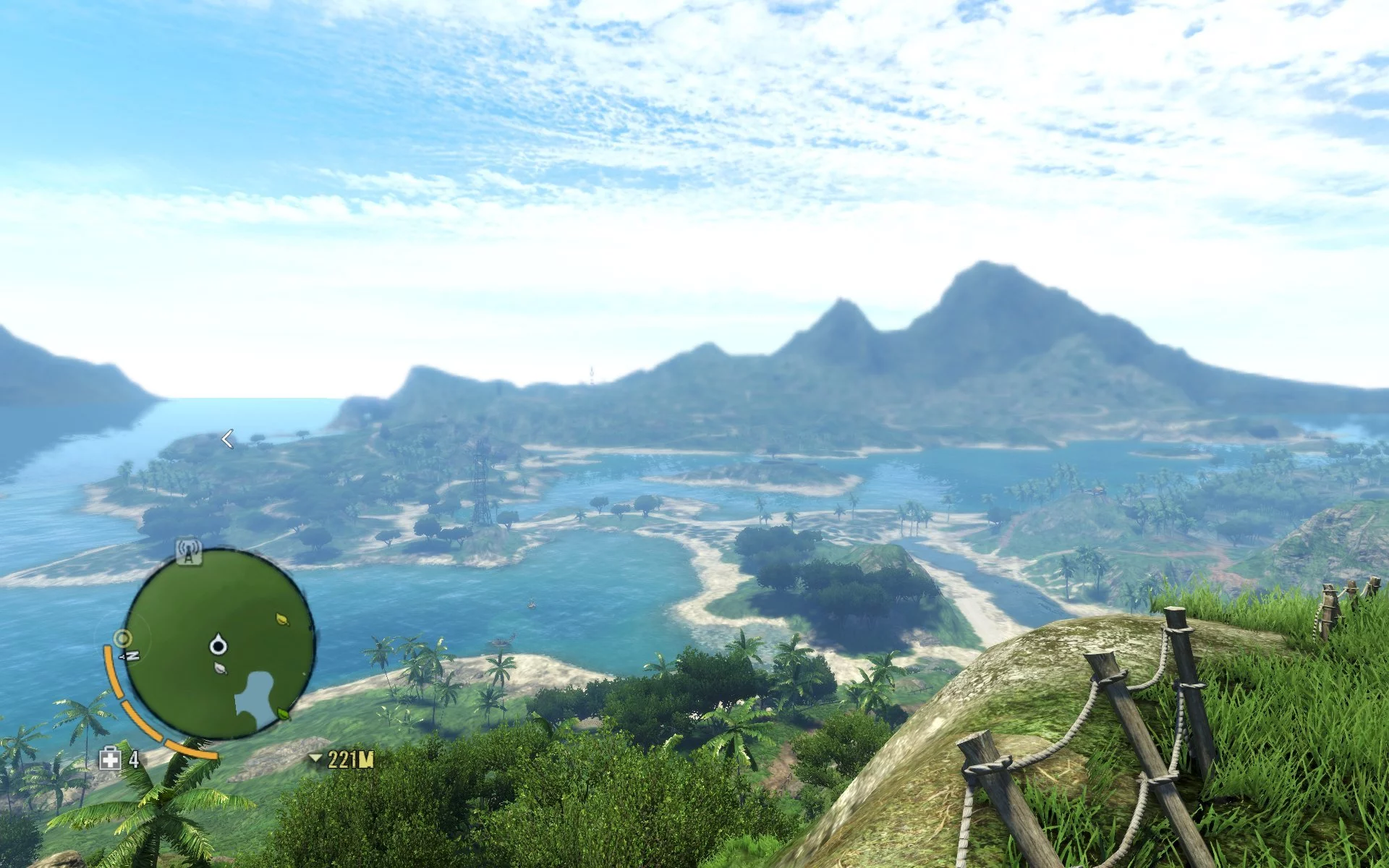Select the radio tower icon on the minimap
The image size is (1389, 868).
[x=189, y=552]
